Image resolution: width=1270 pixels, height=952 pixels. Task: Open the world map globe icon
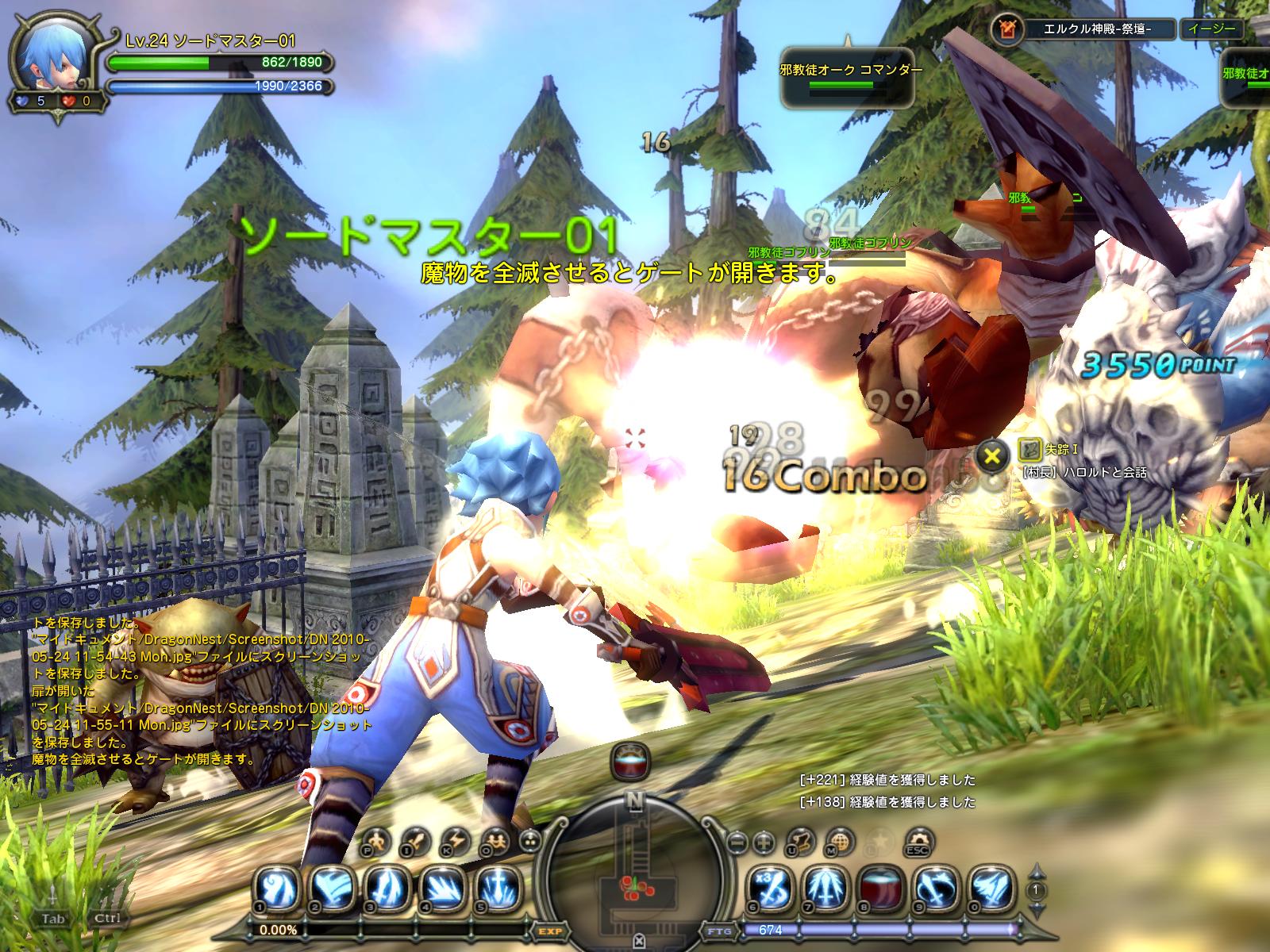[842, 840]
